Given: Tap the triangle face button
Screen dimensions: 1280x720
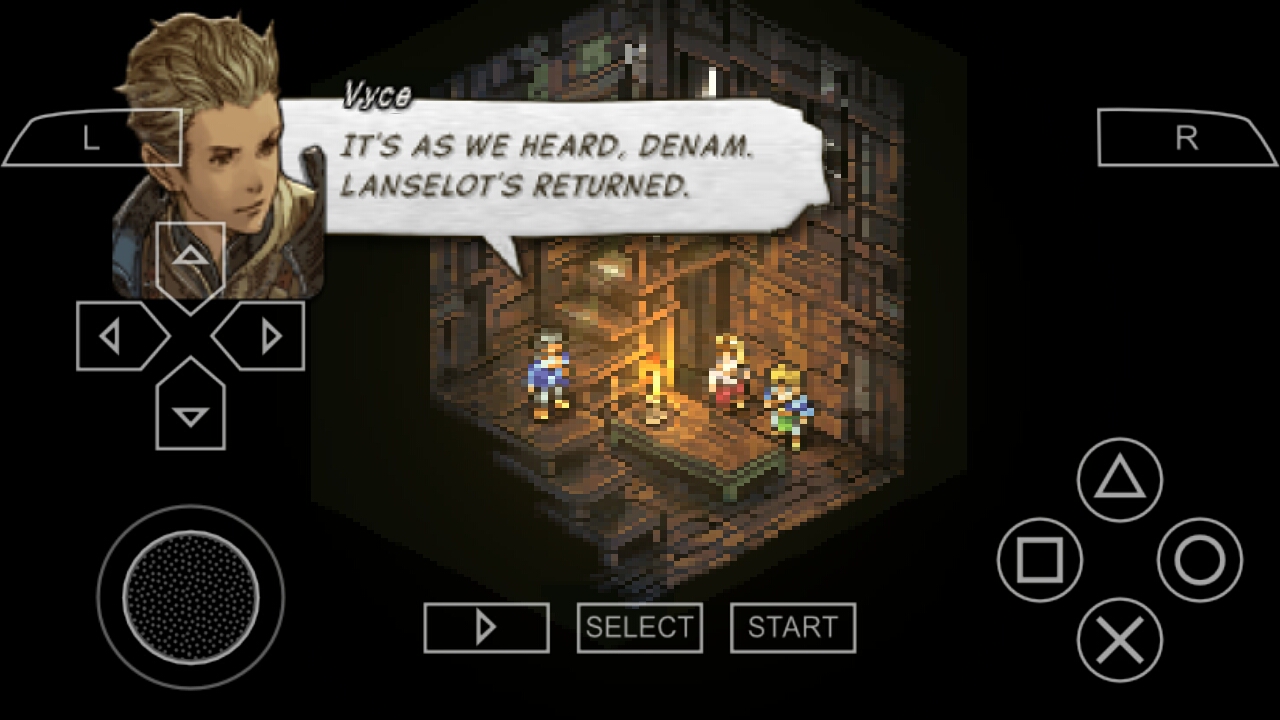Looking at the screenshot, I should (1120, 480).
